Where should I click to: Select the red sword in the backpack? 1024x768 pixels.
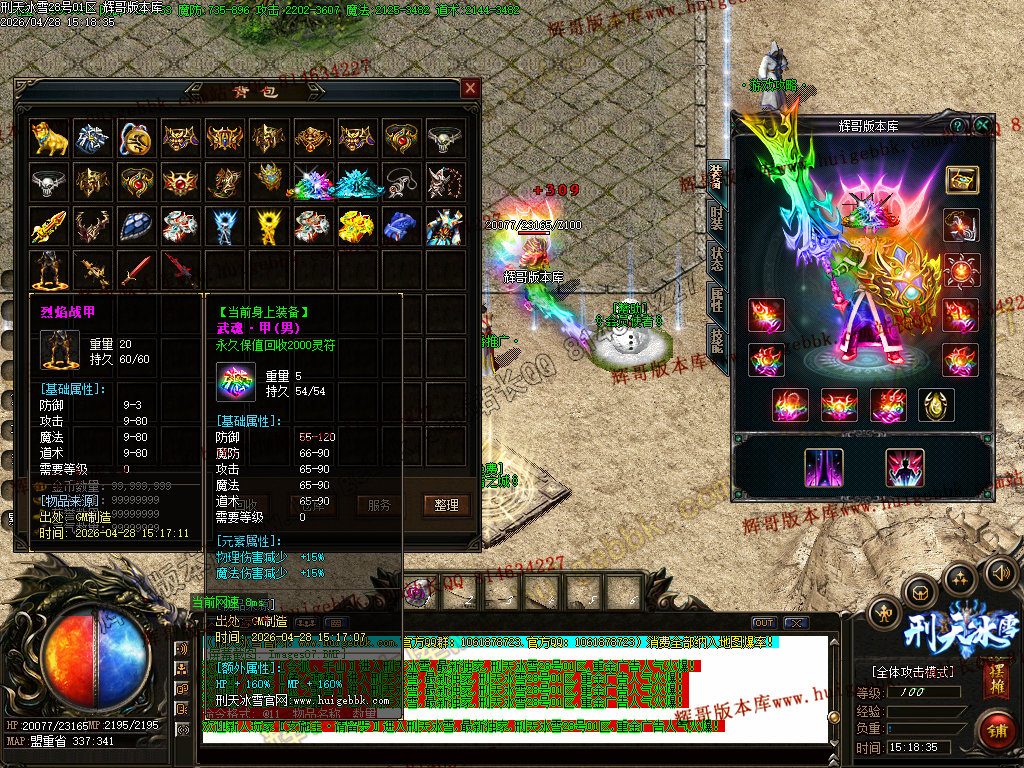[137, 269]
